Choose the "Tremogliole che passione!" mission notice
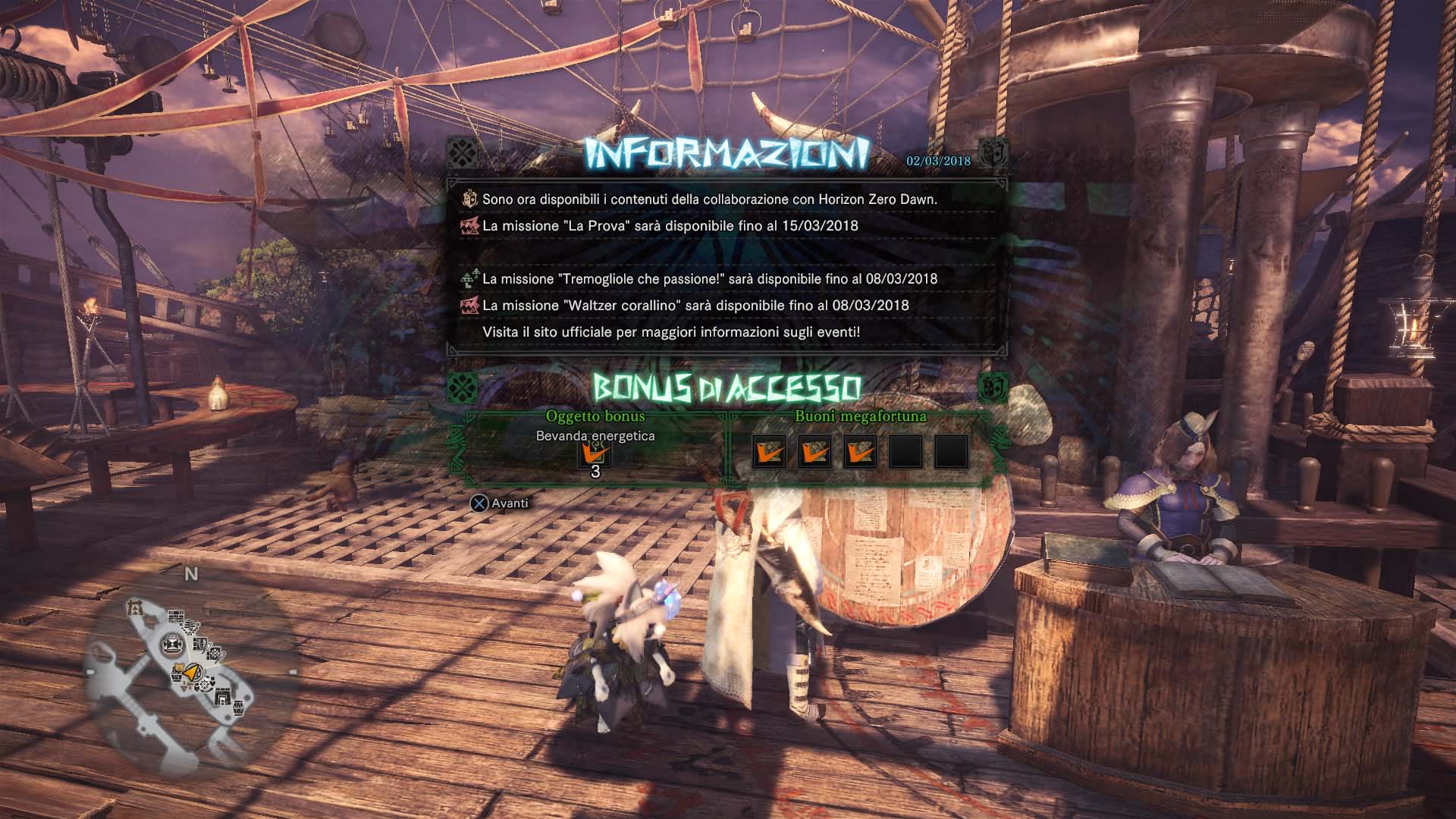The width and height of the screenshot is (1456, 819). [x=709, y=279]
